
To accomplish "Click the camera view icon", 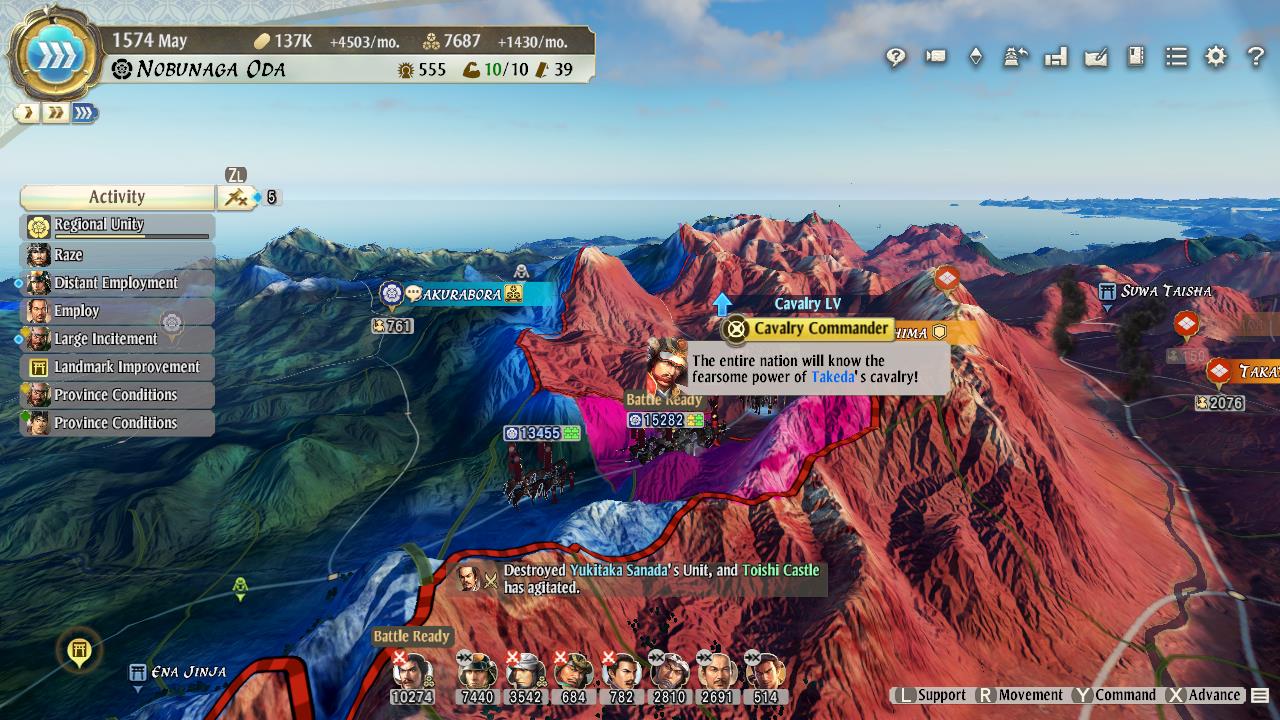I will [x=936, y=57].
